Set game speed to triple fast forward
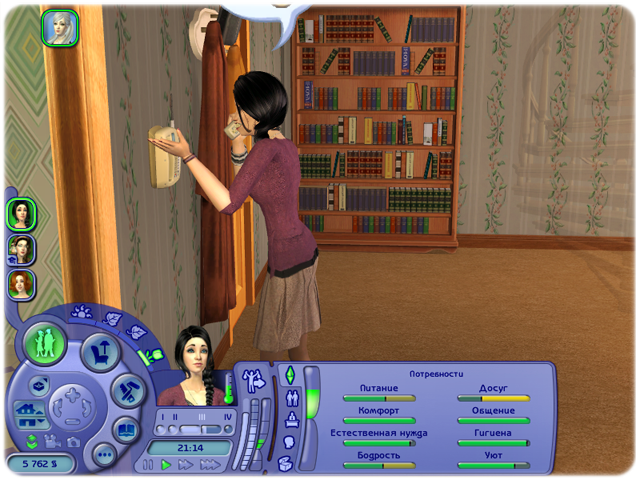640x480 pixels. 210,465
